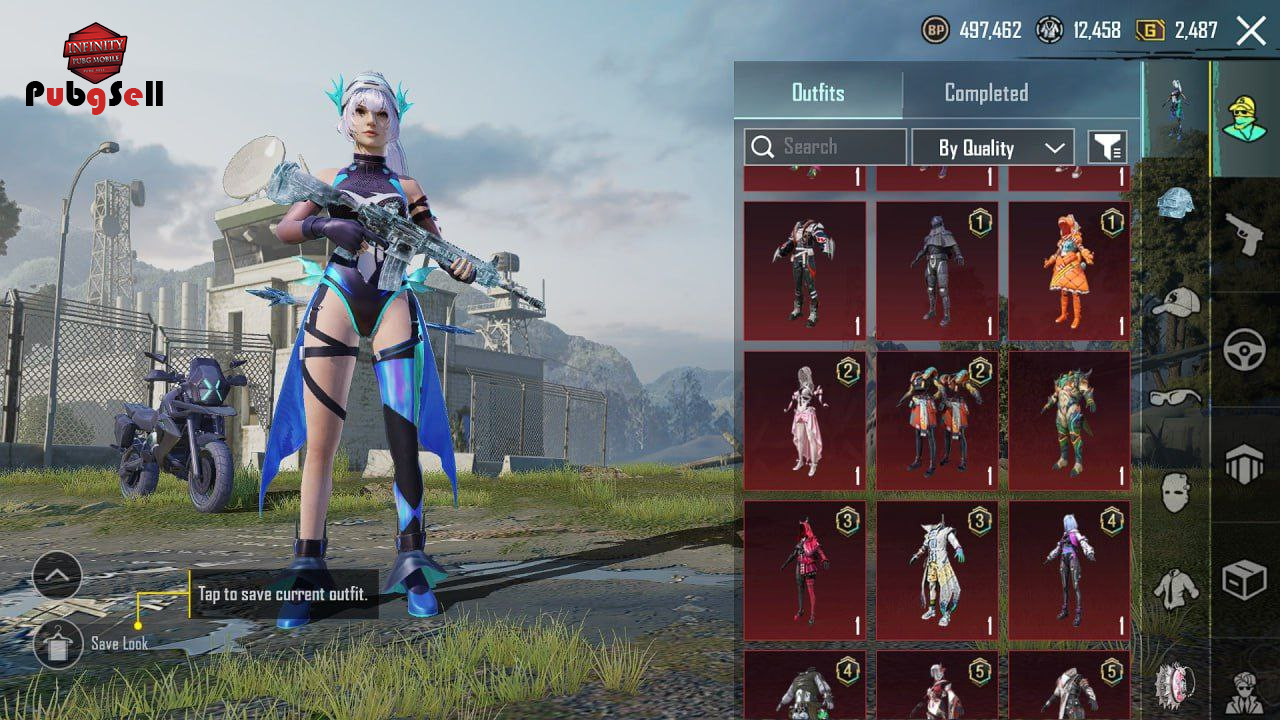Show the jacket tops subcategory
1280x720 pixels.
pyautogui.click(x=1175, y=588)
